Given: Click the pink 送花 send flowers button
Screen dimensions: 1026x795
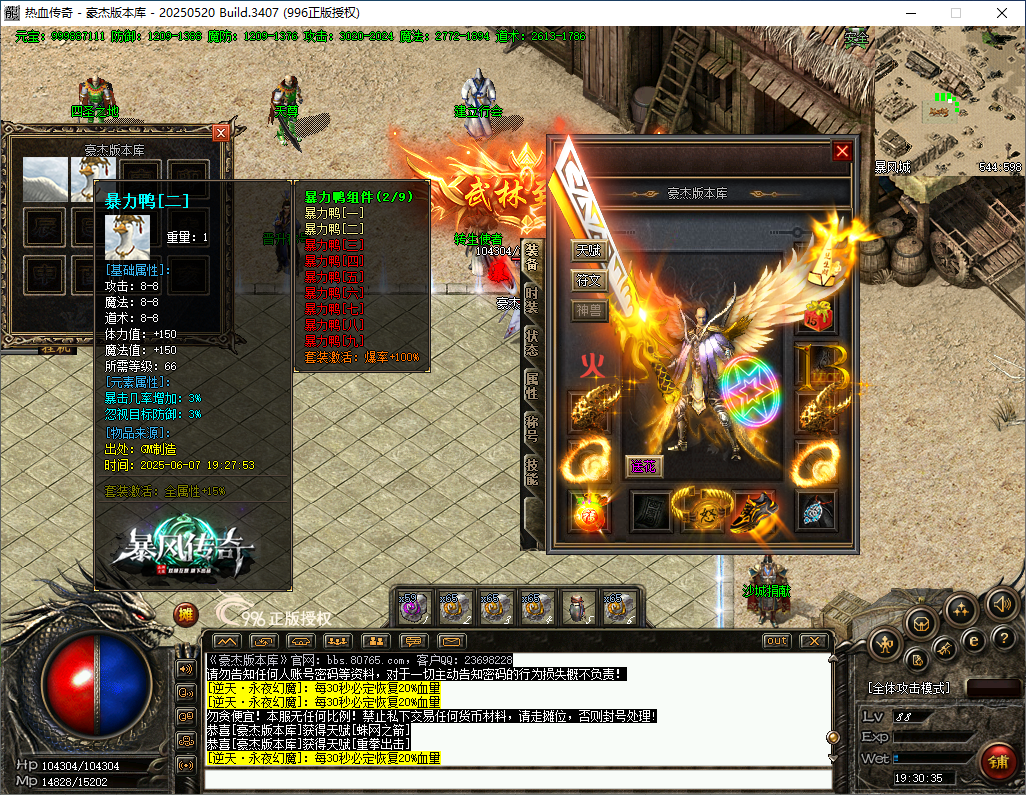Looking at the screenshot, I should pyautogui.click(x=642, y=465).
